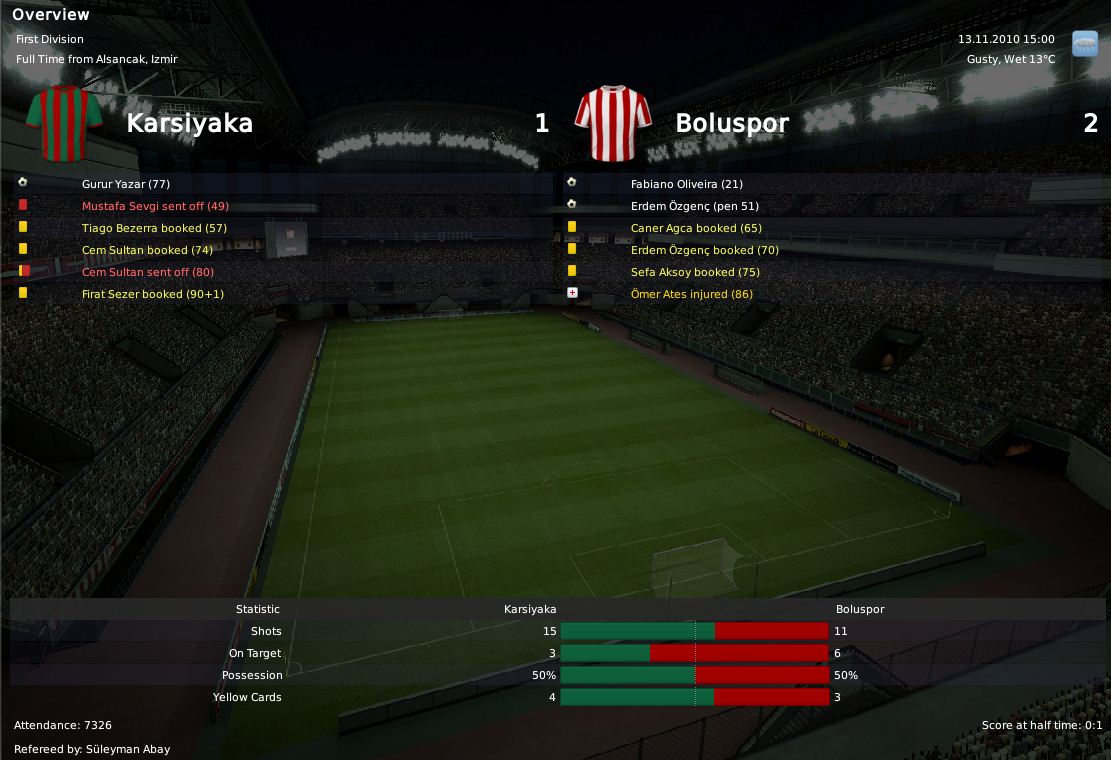Select the Boluspor red and white kit

613,124
